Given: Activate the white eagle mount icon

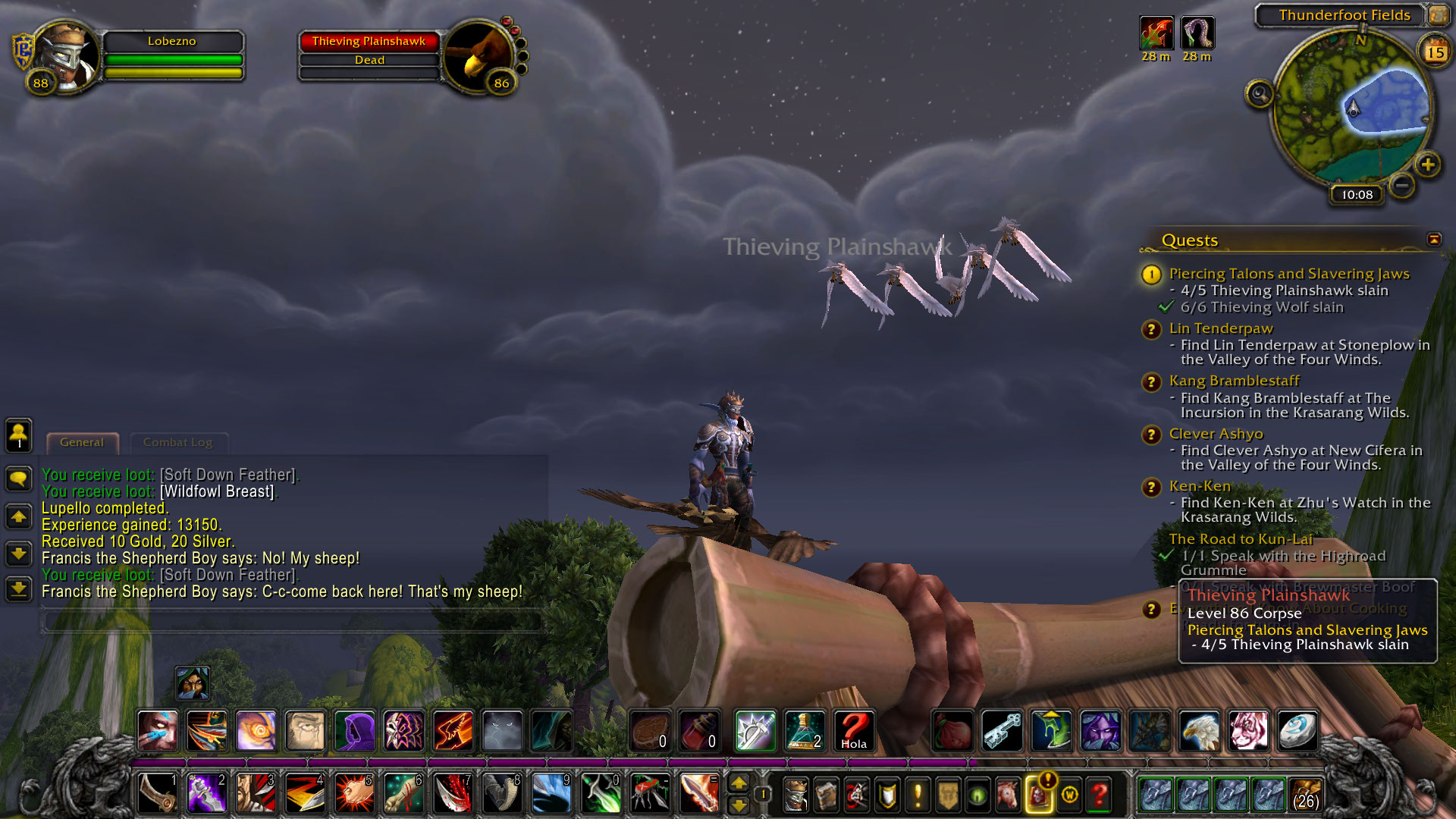Looking at the screenshot, I should click(1200, 731).
